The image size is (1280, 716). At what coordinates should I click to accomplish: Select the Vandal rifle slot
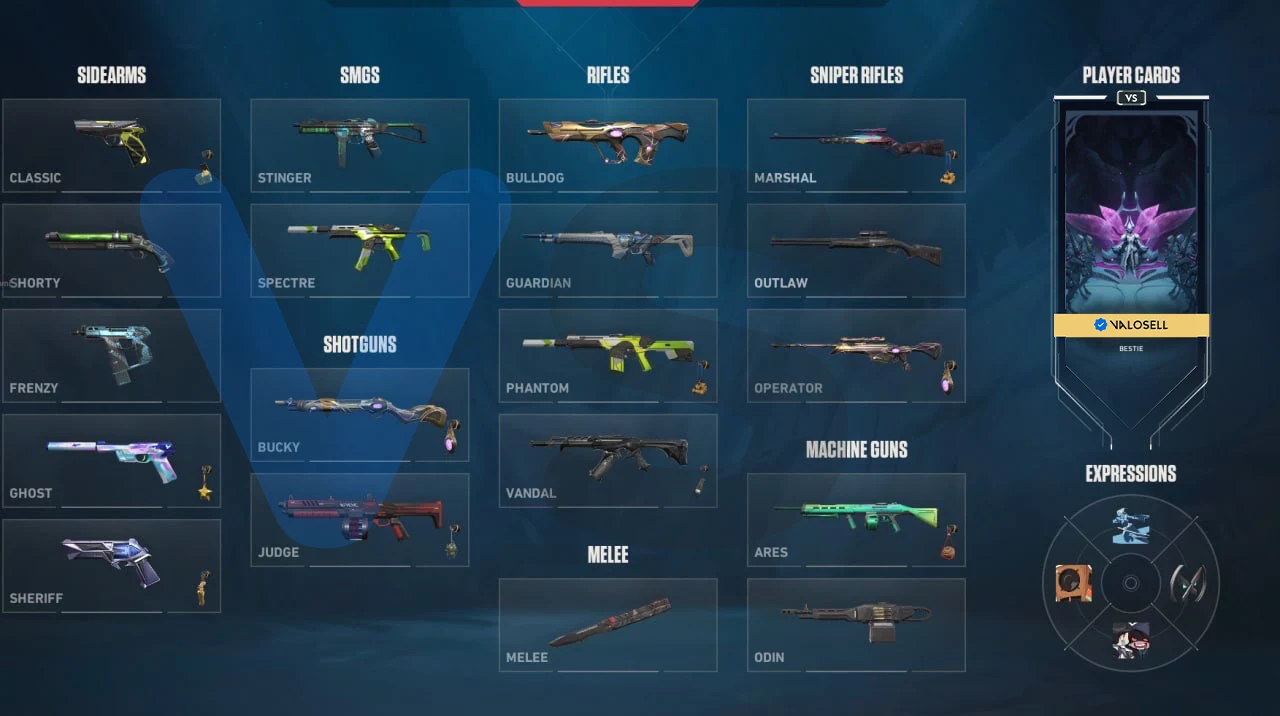[608, 460]
